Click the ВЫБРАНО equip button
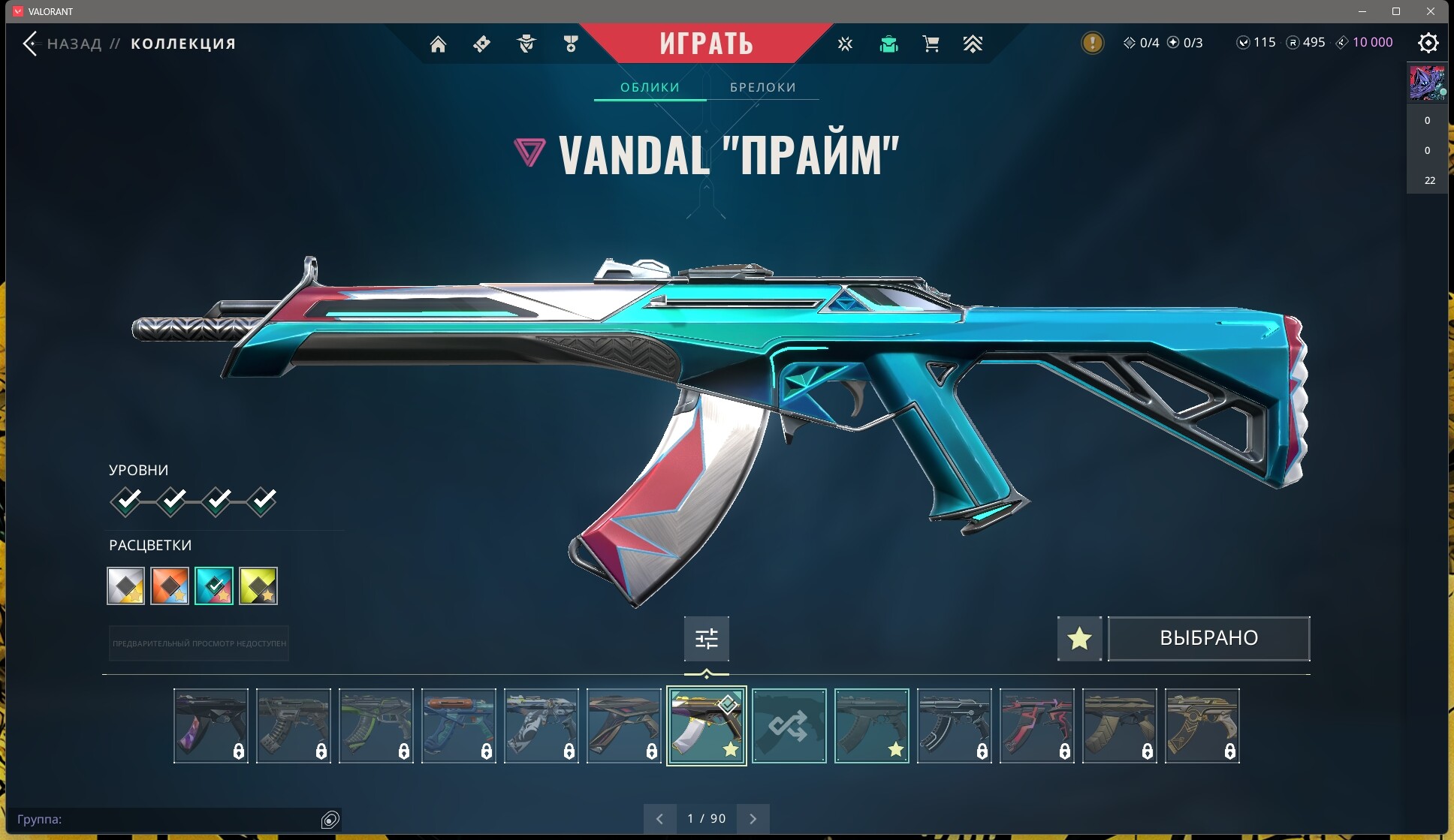The image size is (1454, 840). pyautogui.click(x=1208, y=639)
